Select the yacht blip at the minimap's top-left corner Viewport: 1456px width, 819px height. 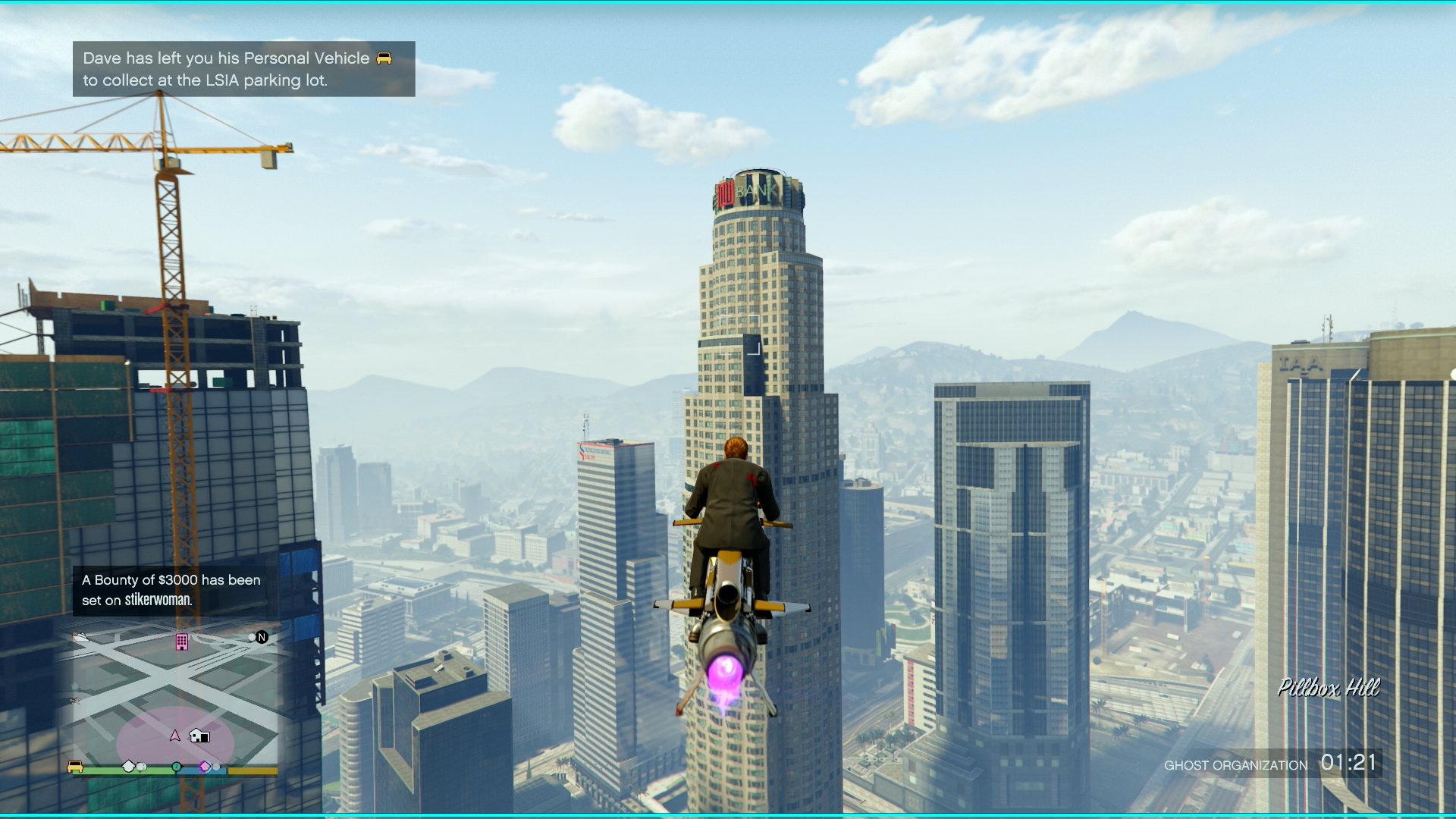[x=81, y=638]
